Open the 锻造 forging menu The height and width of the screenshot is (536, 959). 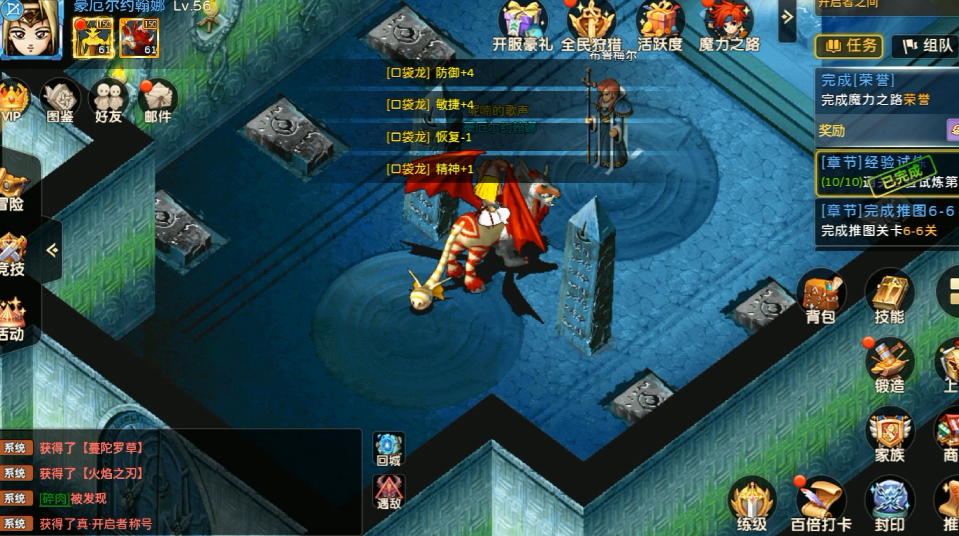(888, 364)
